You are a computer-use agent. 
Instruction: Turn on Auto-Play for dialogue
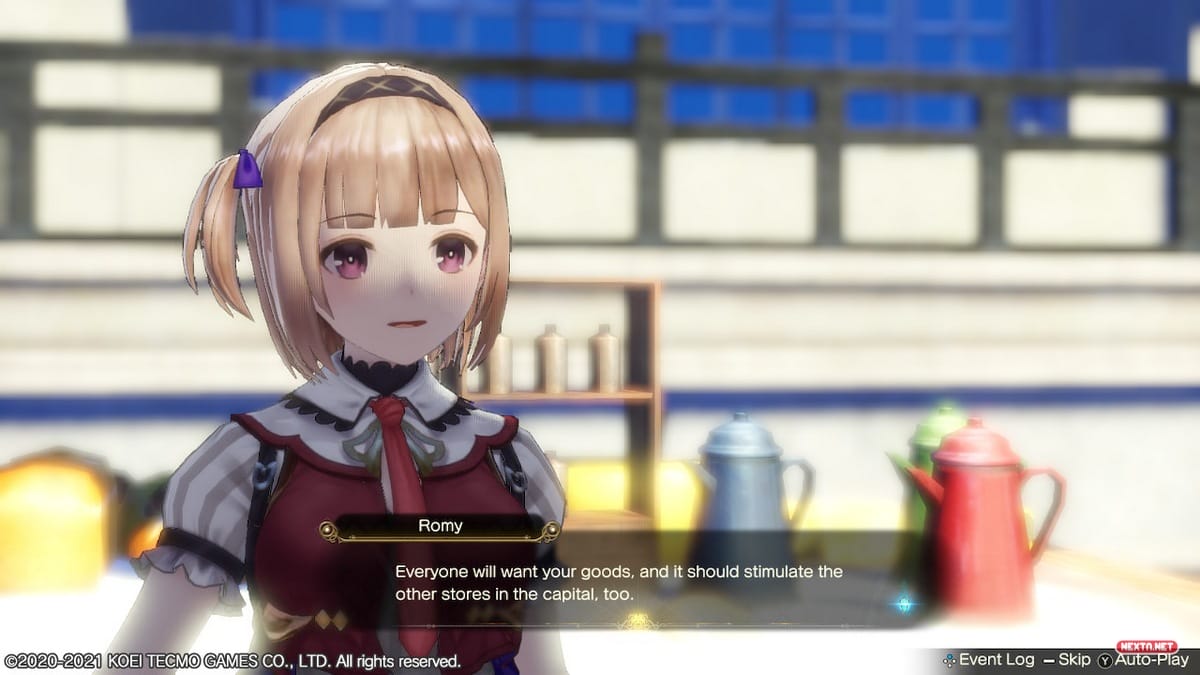coord(1144,660)
